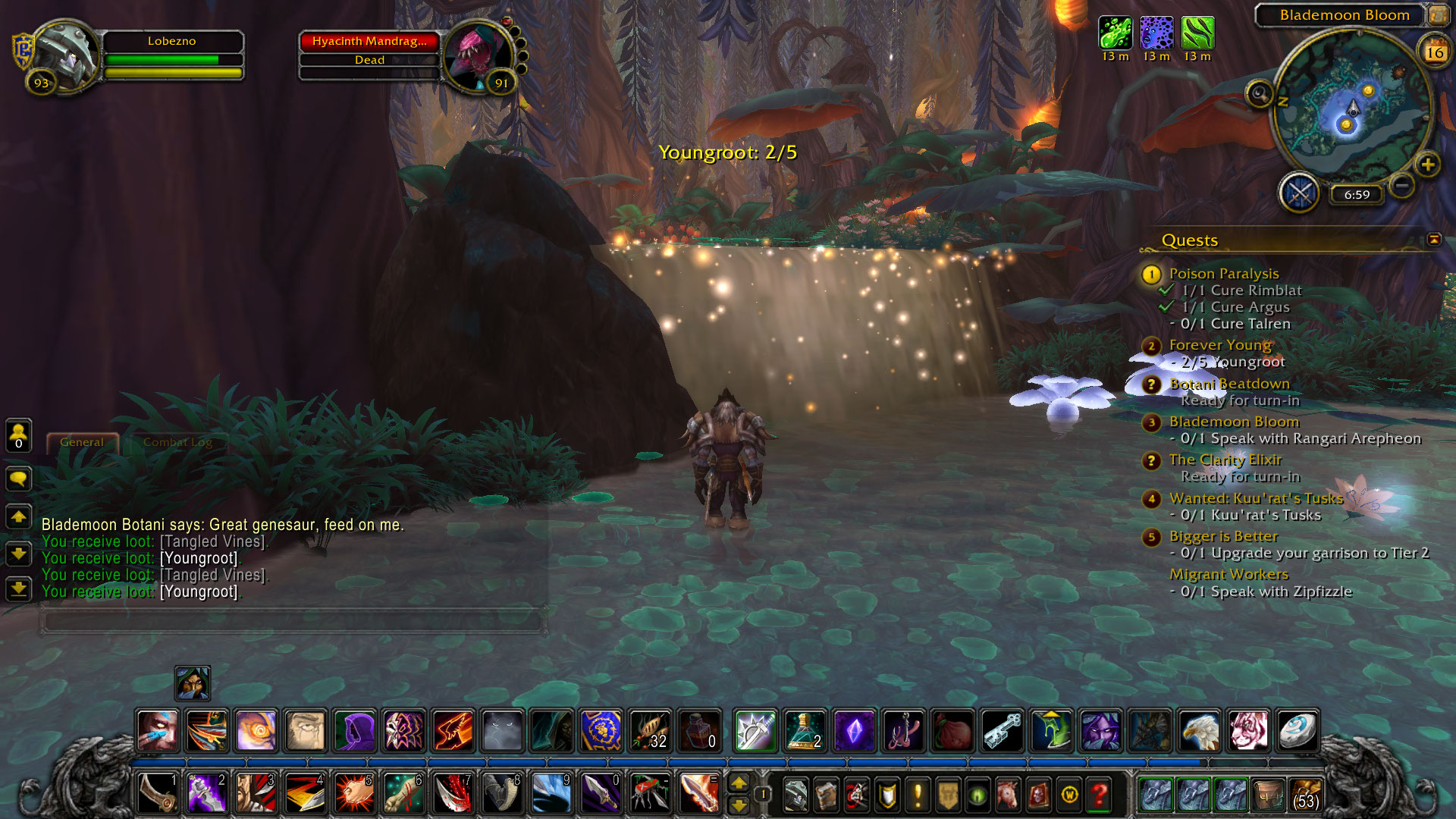Summon the white eagle mount
The image size is (1456, 819).
coord(1199,731)
